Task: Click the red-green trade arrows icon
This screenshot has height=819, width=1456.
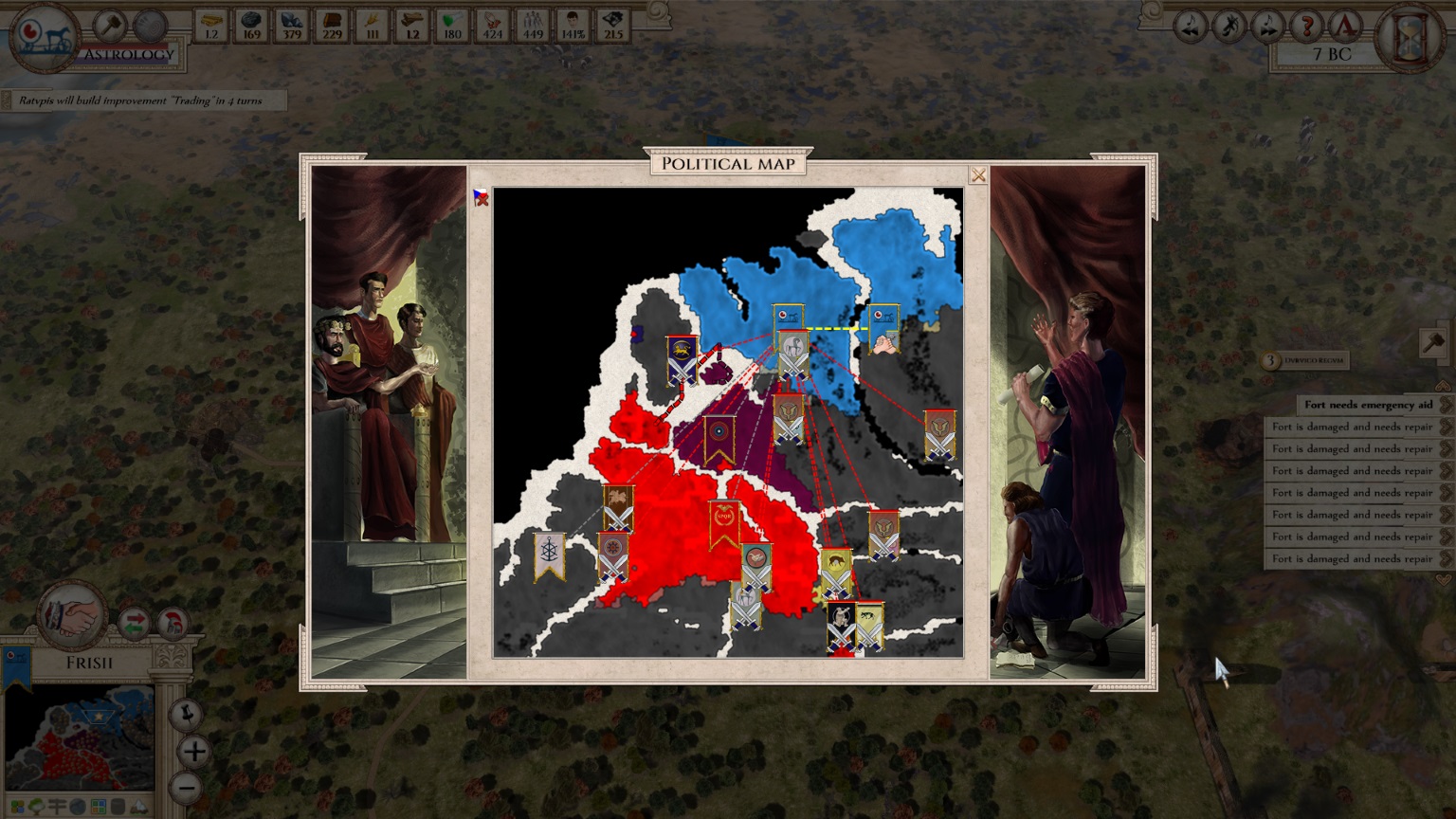Action: click(134, 623)
